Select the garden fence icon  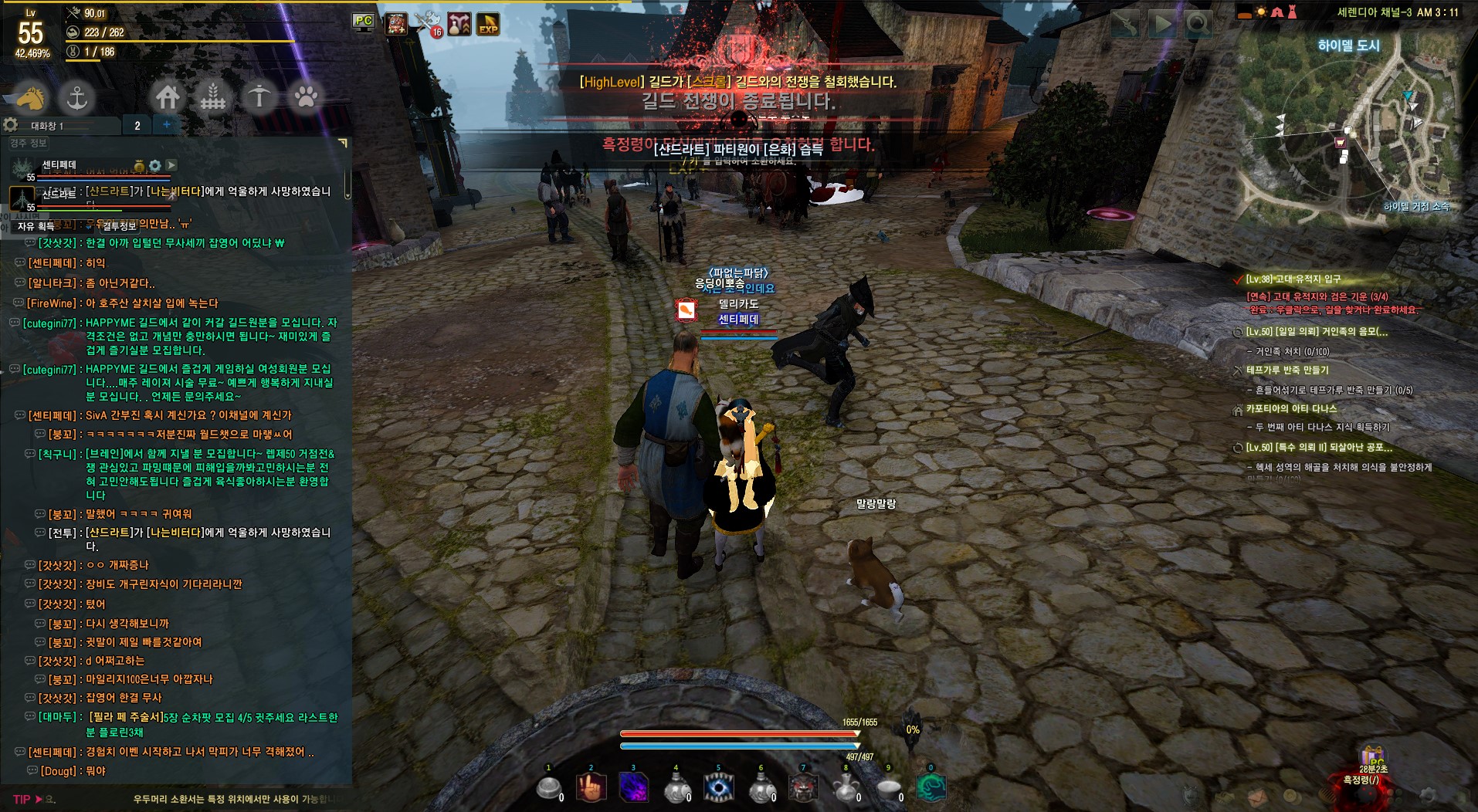pos(213,97)
